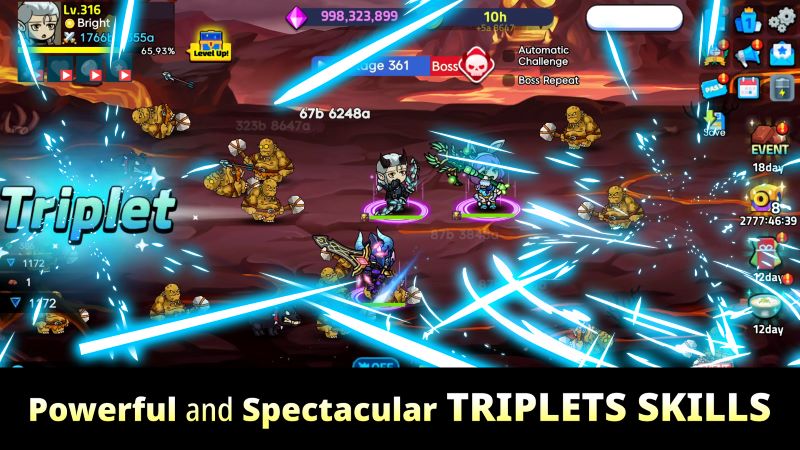Activate the battery power-saving icon
Image resolution: width=800 pixels, height=450 pixels.
781,87
